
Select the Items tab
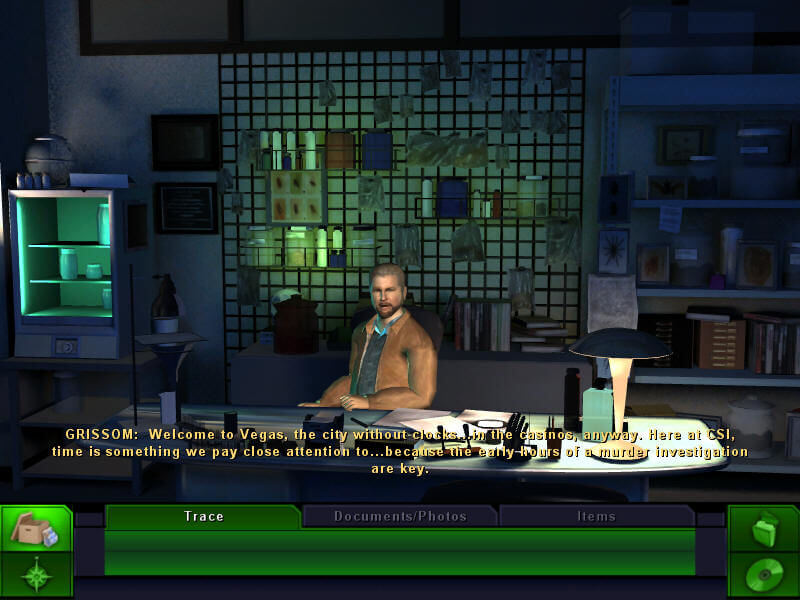coord(596,516)
